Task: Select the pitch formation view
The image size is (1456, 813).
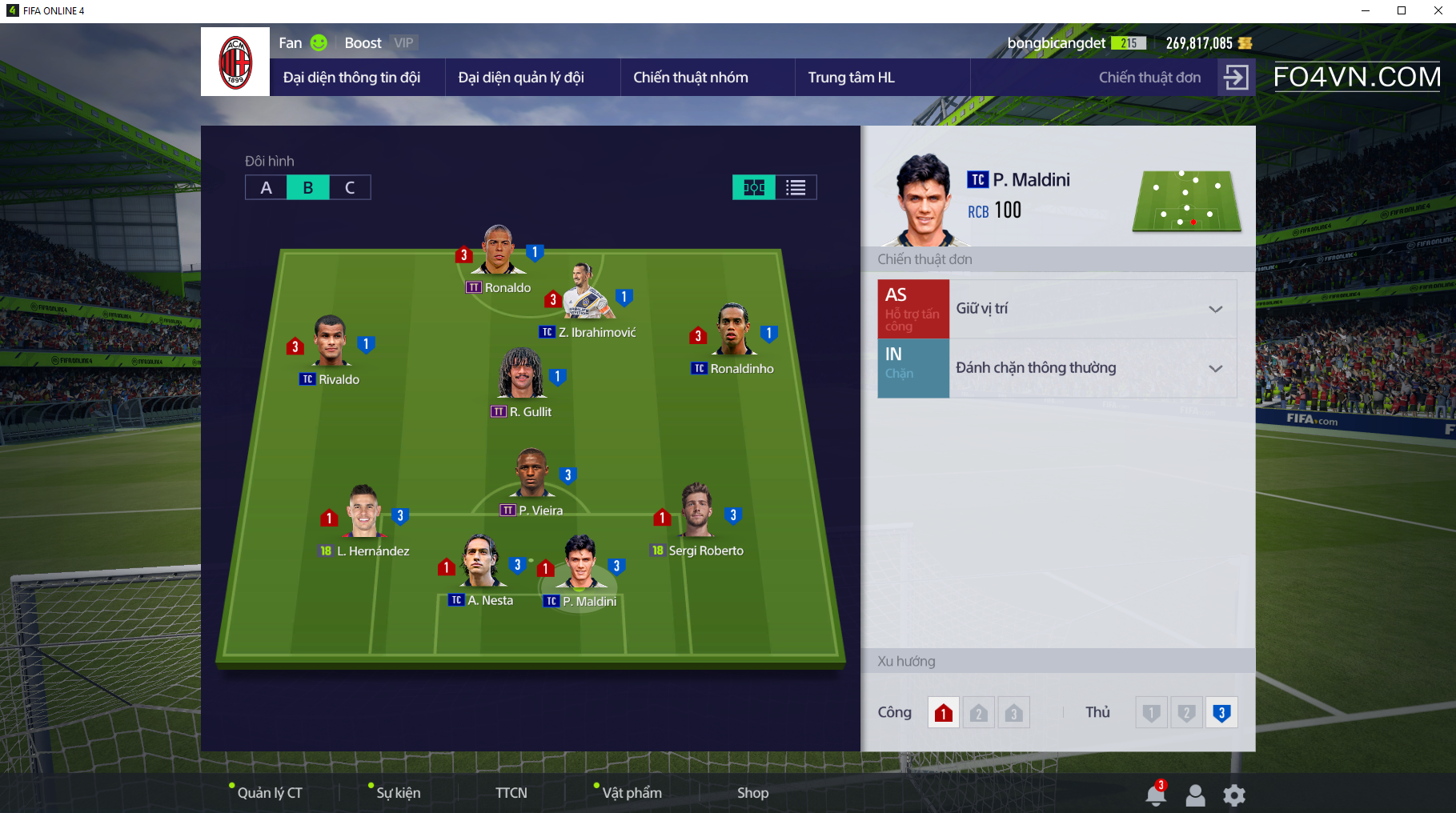Action: [754, 187]
